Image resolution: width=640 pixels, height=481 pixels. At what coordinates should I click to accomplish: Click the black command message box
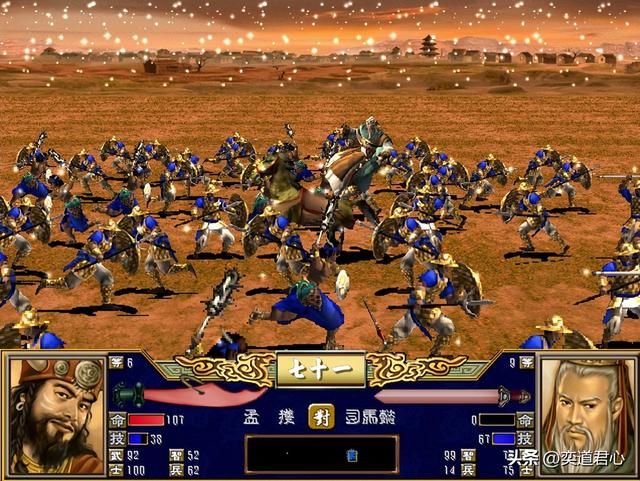click(321, 453)
